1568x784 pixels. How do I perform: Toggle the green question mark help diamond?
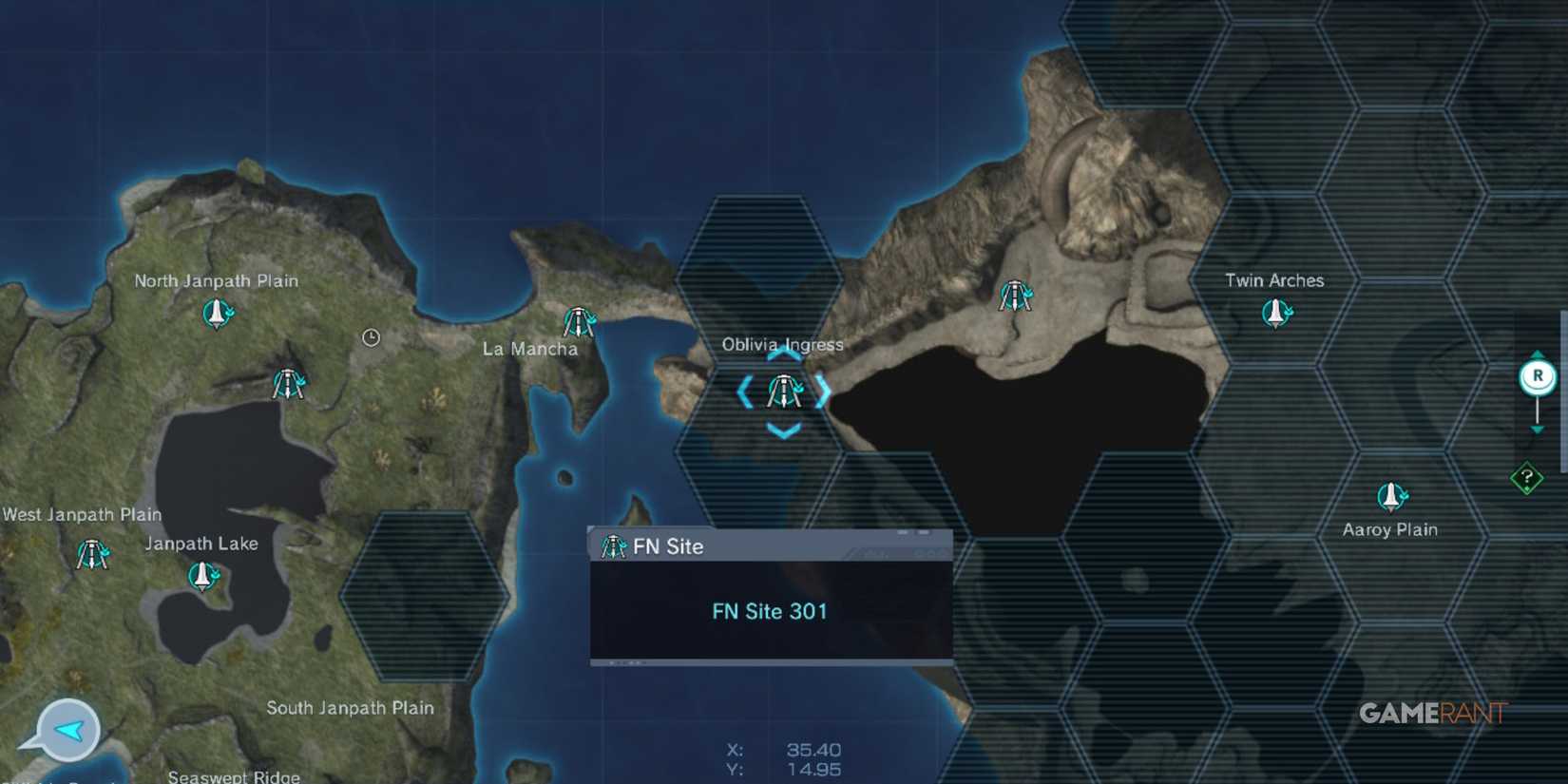1528,474
